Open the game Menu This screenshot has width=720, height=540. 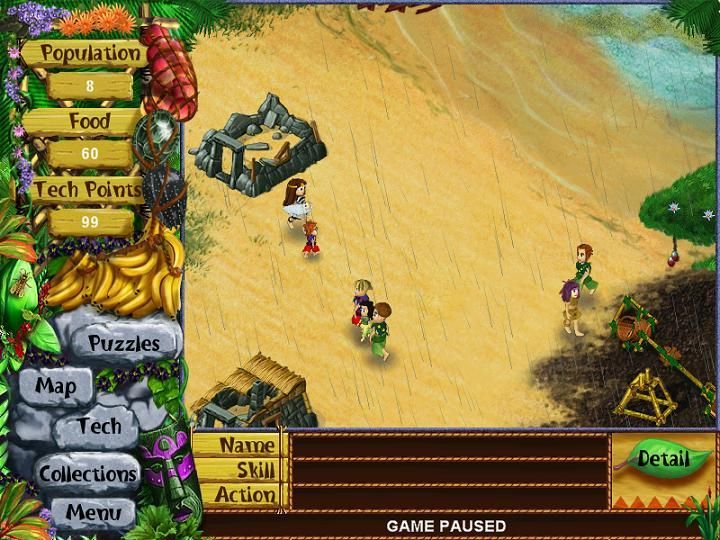point(93,514)
